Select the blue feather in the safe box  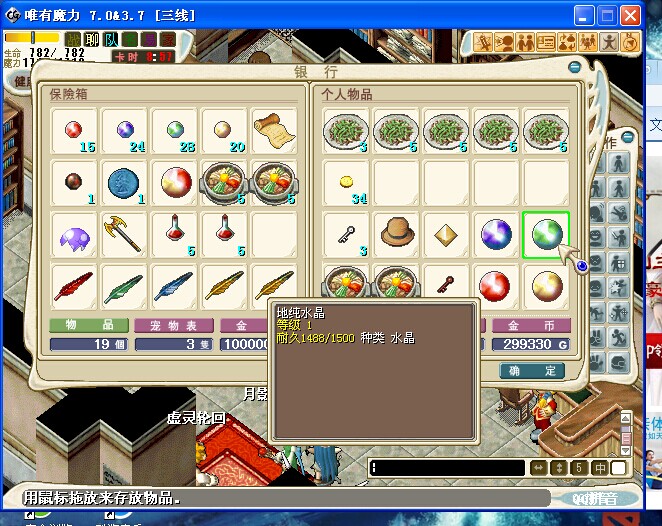pos(174,286)
